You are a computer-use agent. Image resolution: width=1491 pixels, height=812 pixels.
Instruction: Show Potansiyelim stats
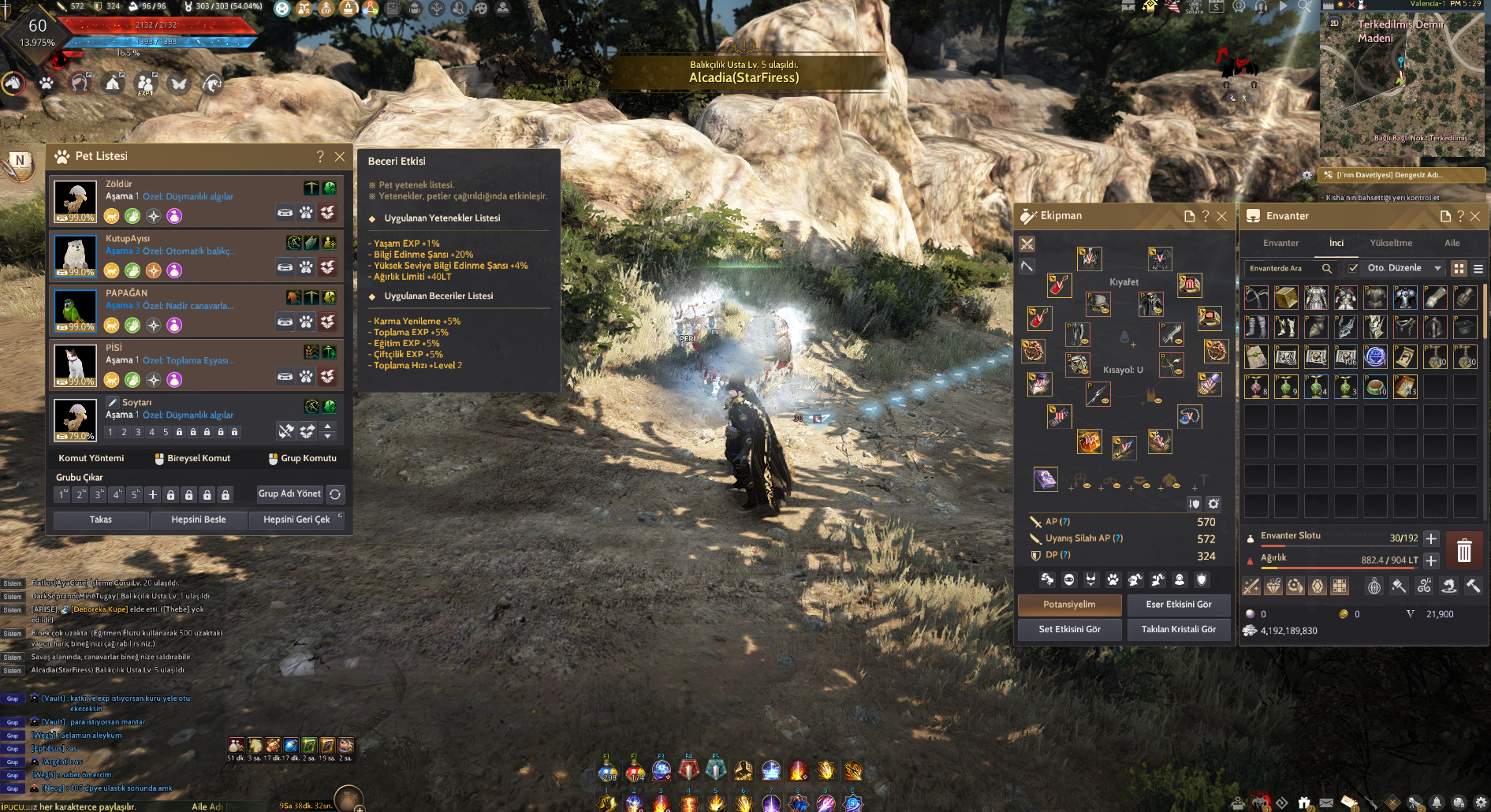click(x=1070, y=605)
